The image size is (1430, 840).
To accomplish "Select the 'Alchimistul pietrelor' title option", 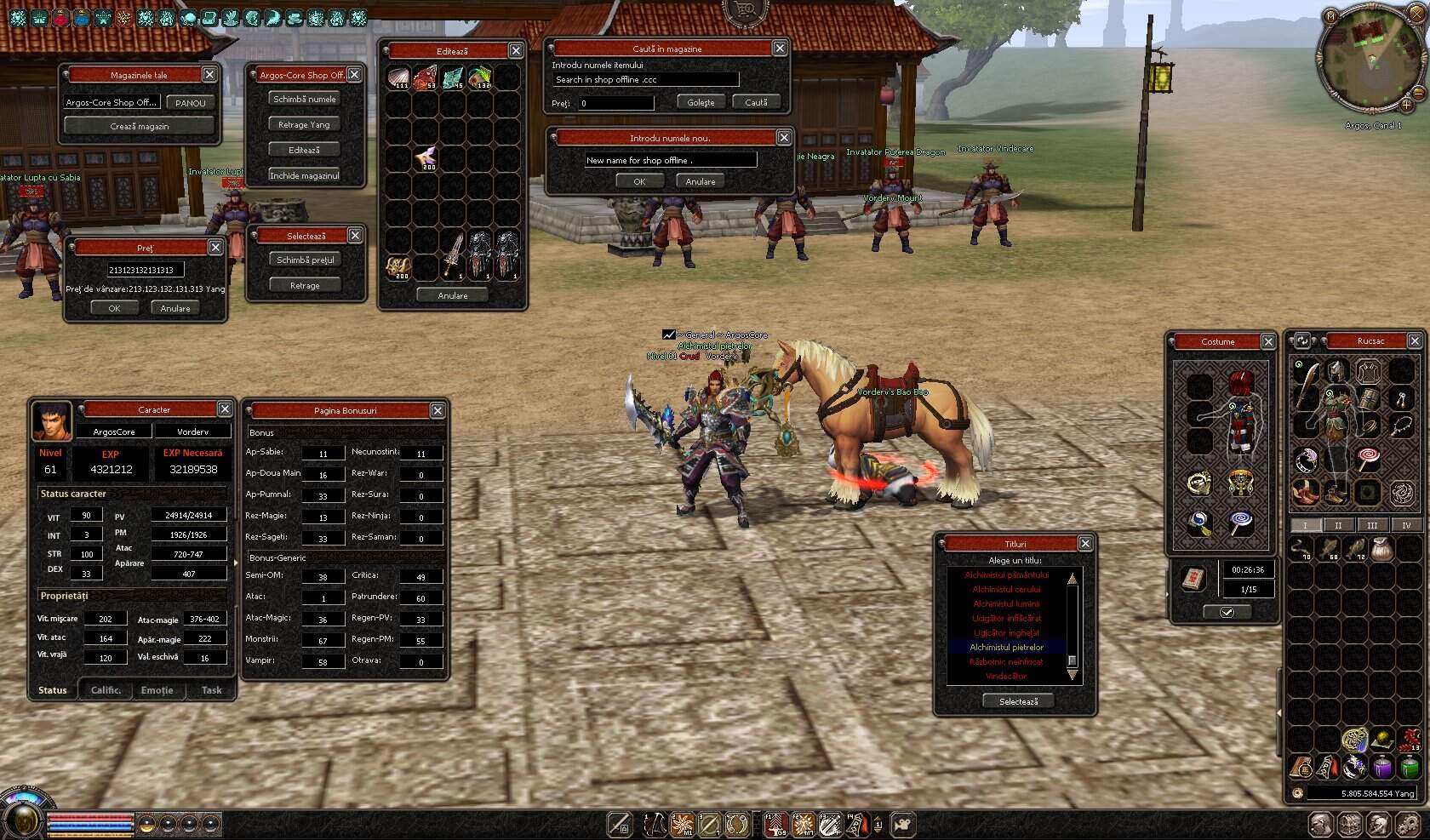I will [x=1007, y=647].
